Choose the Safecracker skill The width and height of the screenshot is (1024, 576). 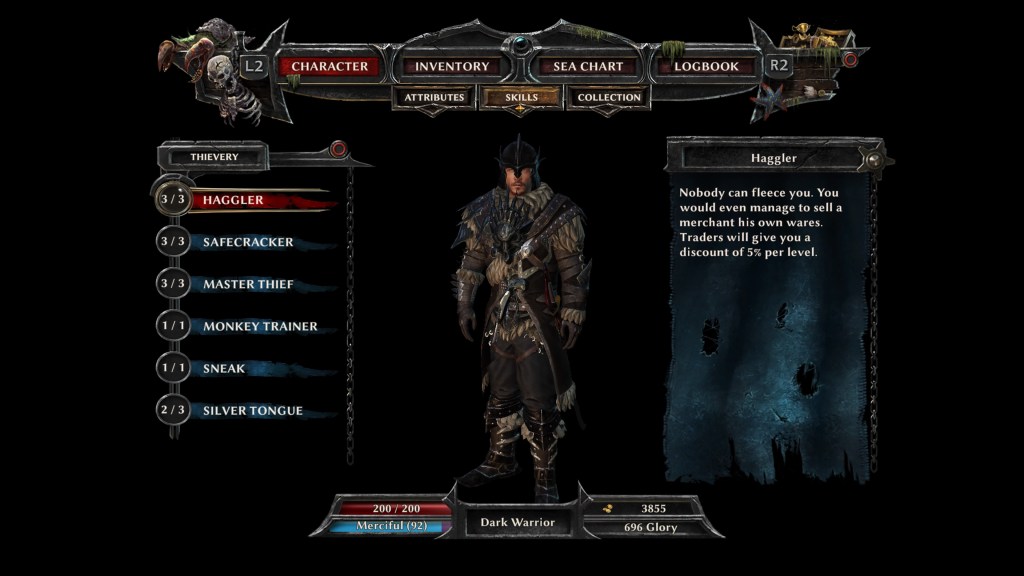(x=248, y=242)
